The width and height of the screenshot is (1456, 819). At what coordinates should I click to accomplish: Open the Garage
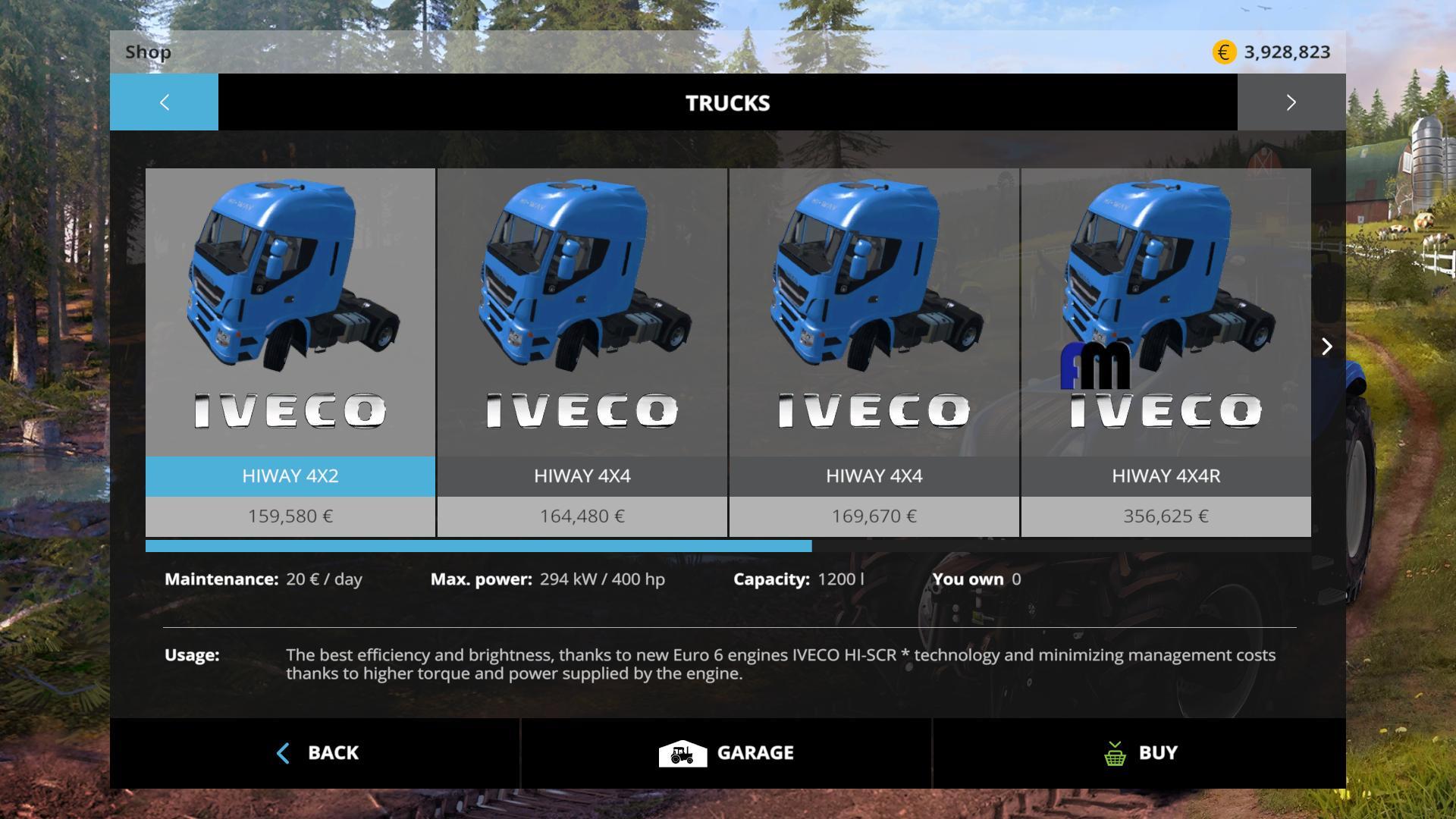726,753
